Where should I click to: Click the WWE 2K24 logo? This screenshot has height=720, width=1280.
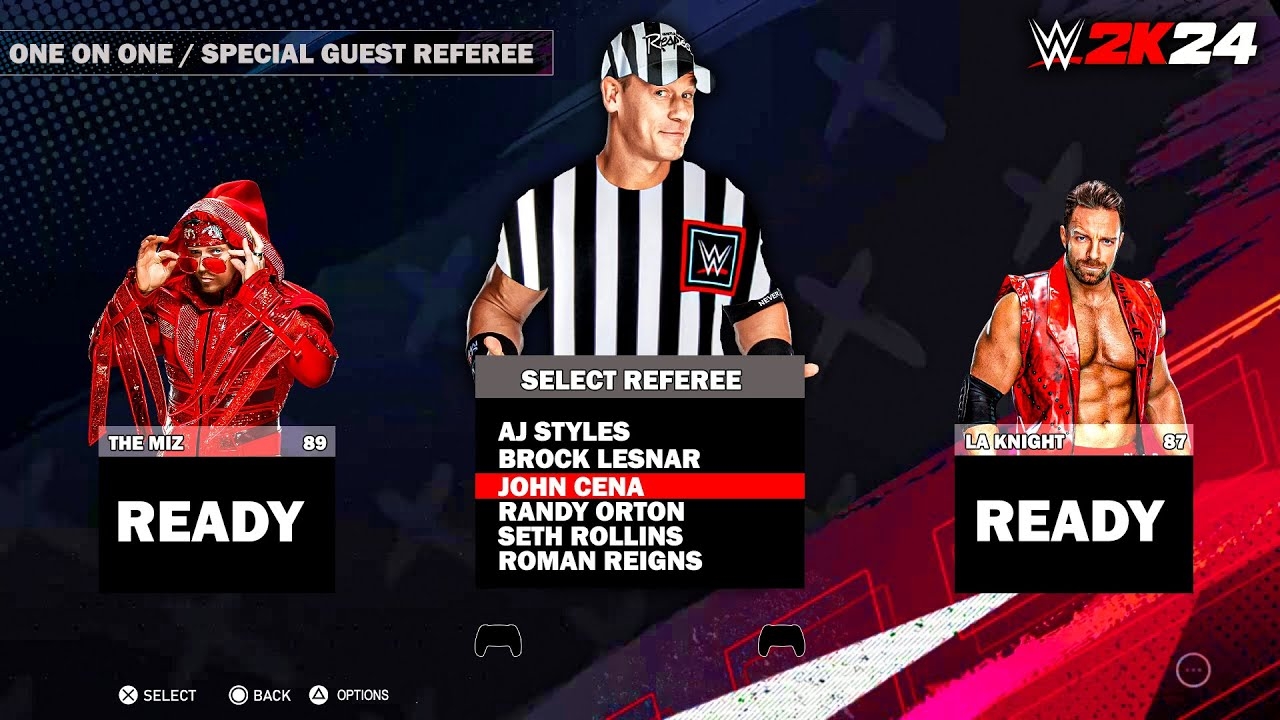pyautogui.click(x=1140, y=44)
